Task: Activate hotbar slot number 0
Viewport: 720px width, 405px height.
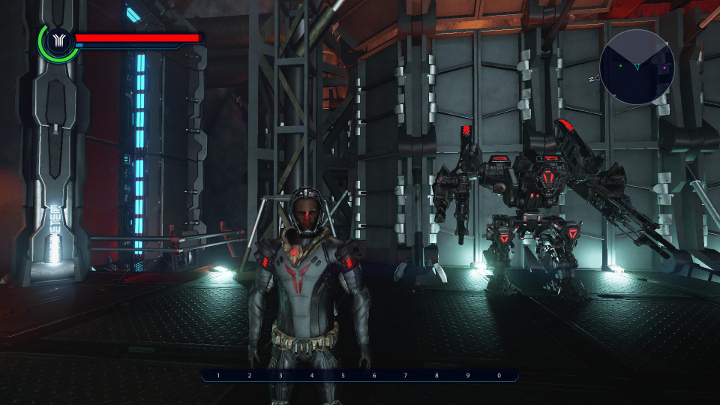Action: point(499,376)
